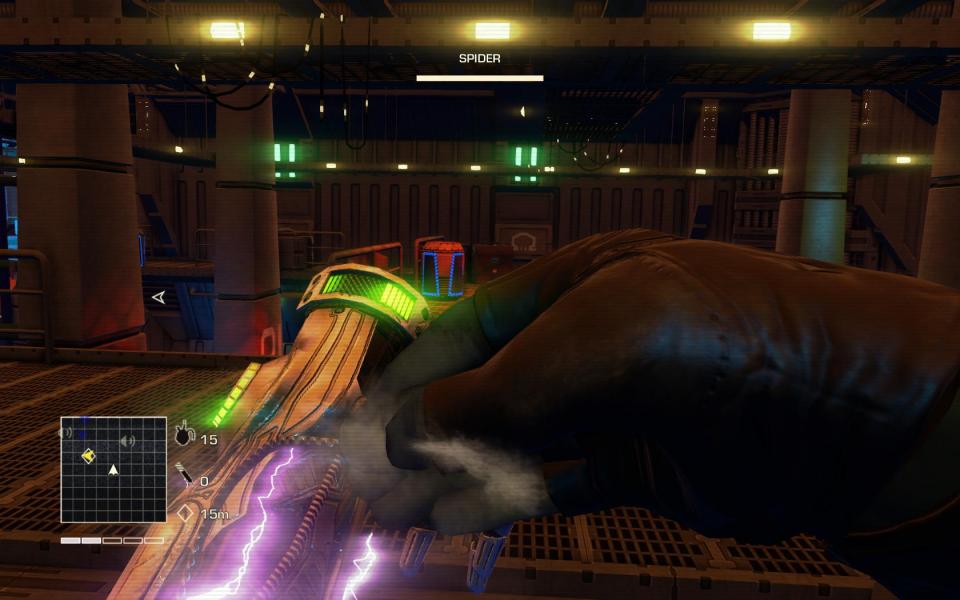Click the white player arrow on minimap

point(113,469)
